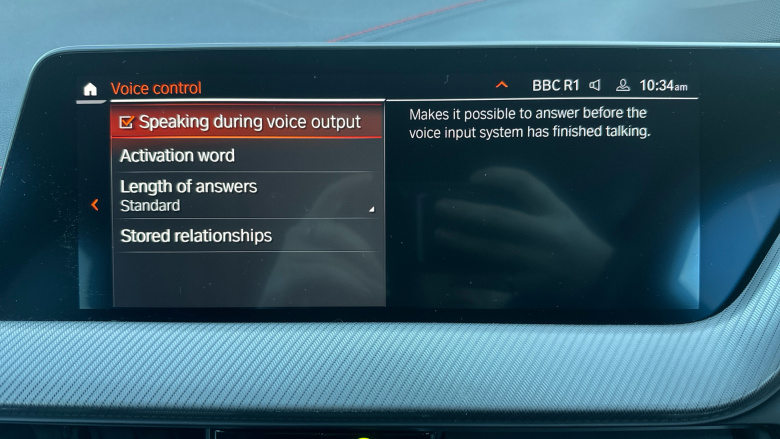Open Length of answers dropdown
This screenshot has width=780, height=439.
pyautogui.click(x=246, y=195)
